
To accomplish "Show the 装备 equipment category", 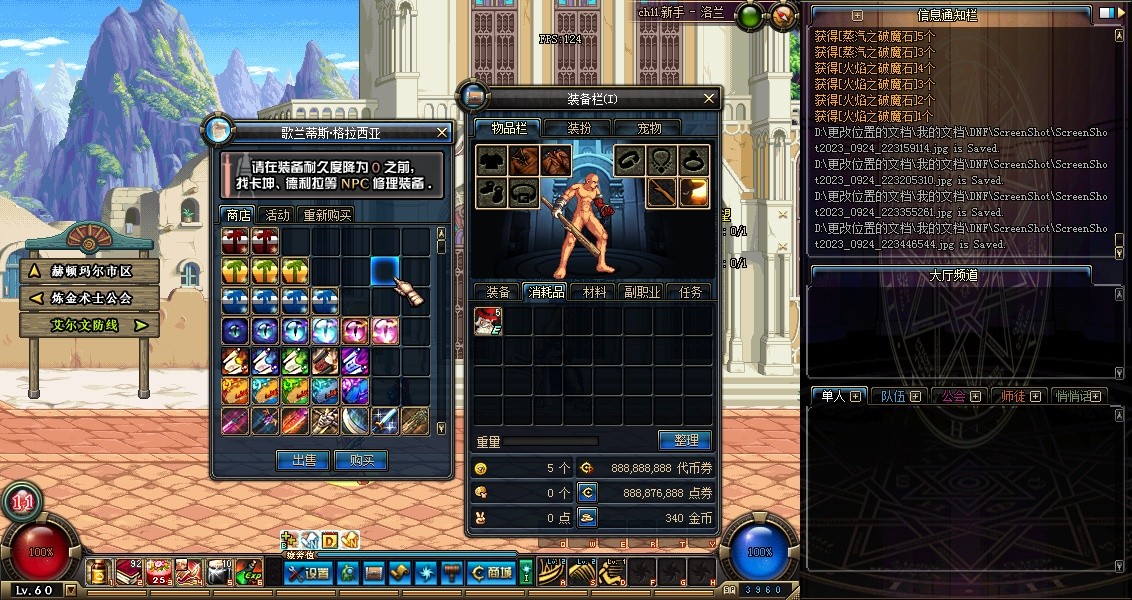I will (498, 292).
